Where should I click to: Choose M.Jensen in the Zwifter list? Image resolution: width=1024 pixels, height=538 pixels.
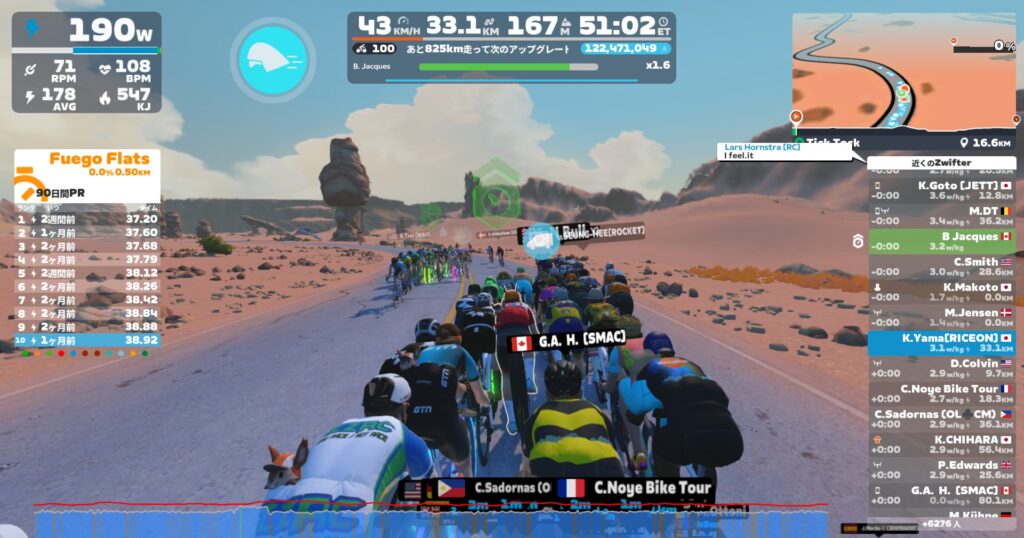click(x=942, y=317)
